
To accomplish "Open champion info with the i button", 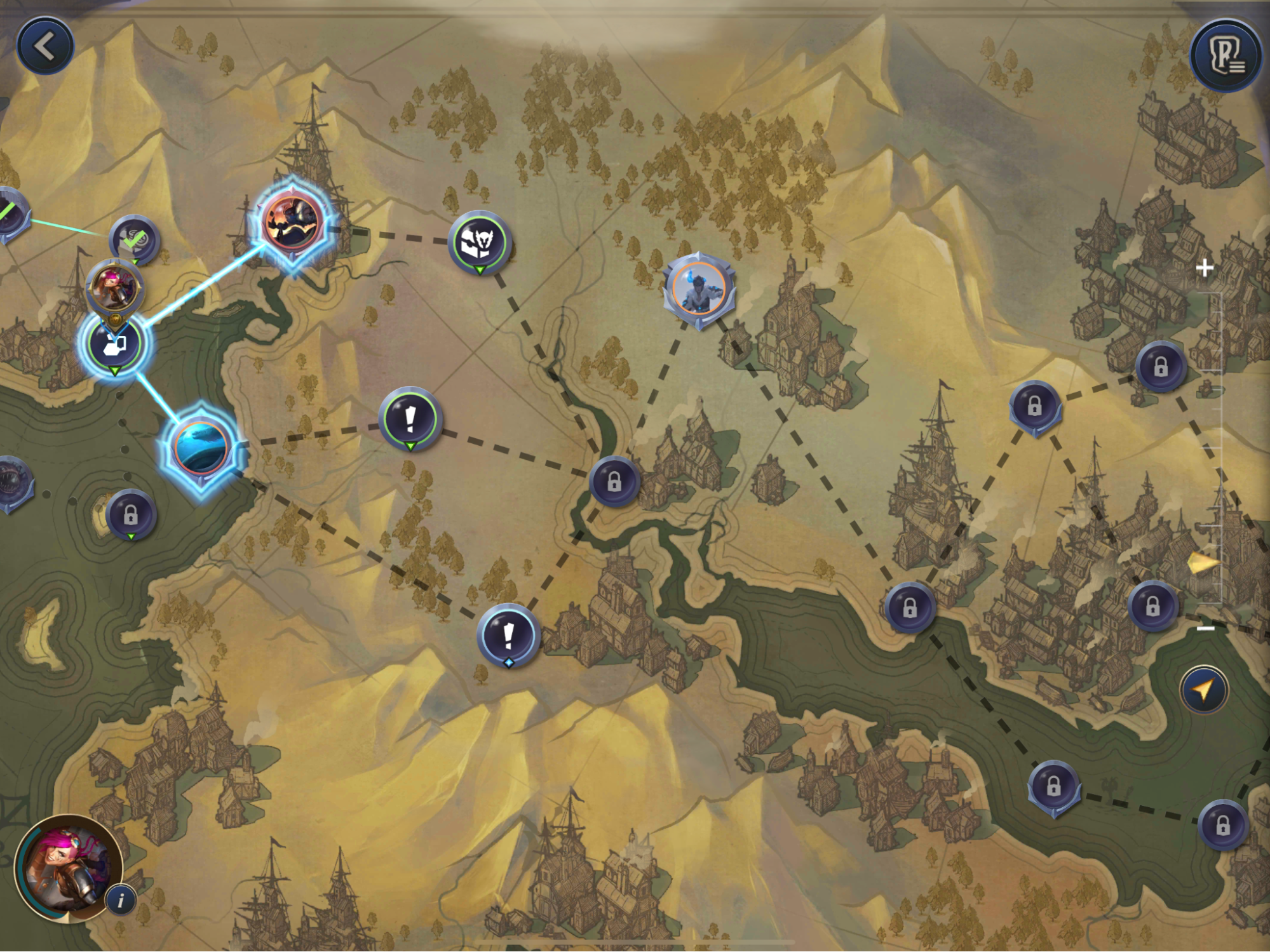I will click(121, 899).
